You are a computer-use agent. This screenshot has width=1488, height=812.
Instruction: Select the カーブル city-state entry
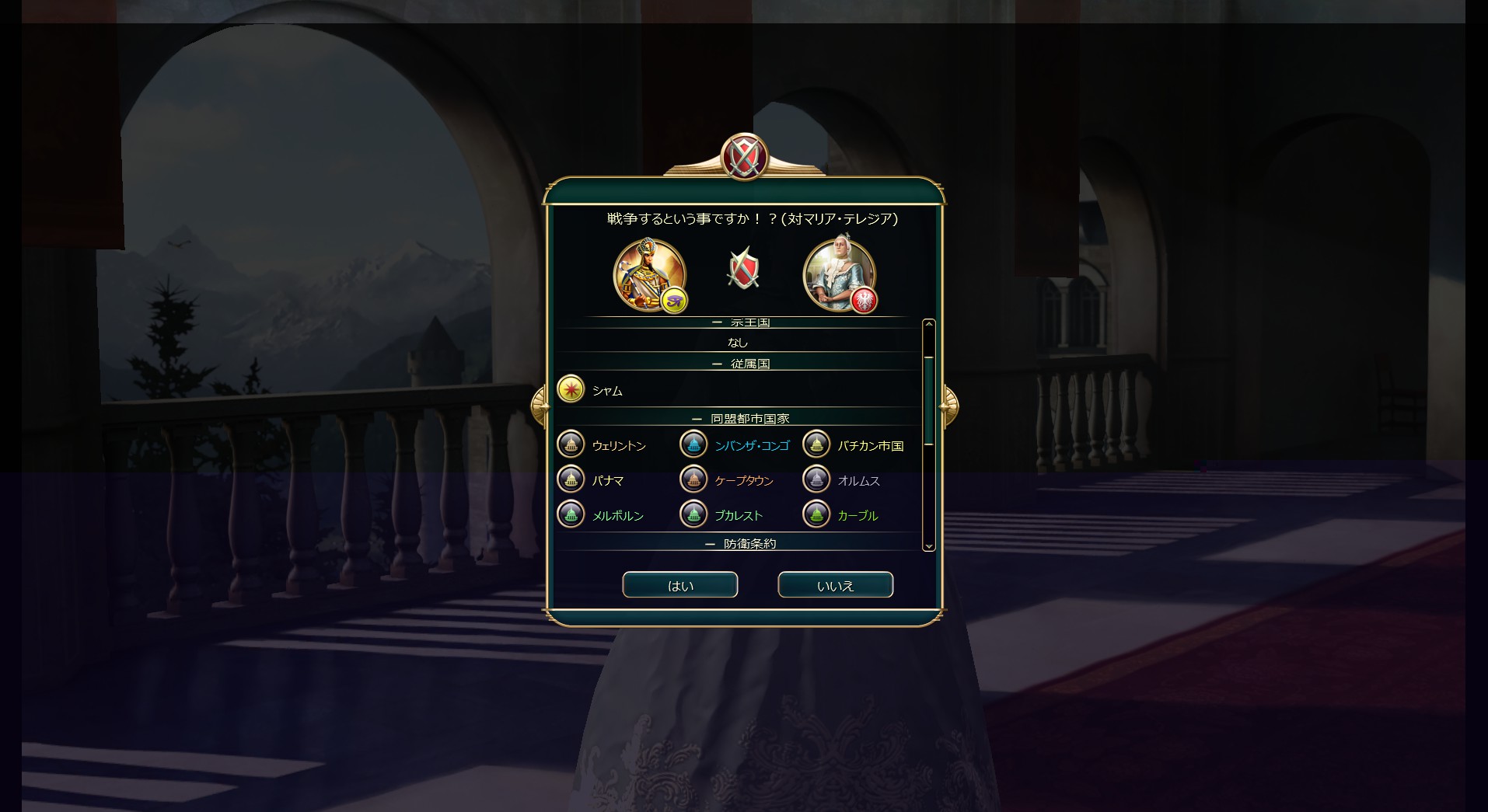click(x=857, y=515)
